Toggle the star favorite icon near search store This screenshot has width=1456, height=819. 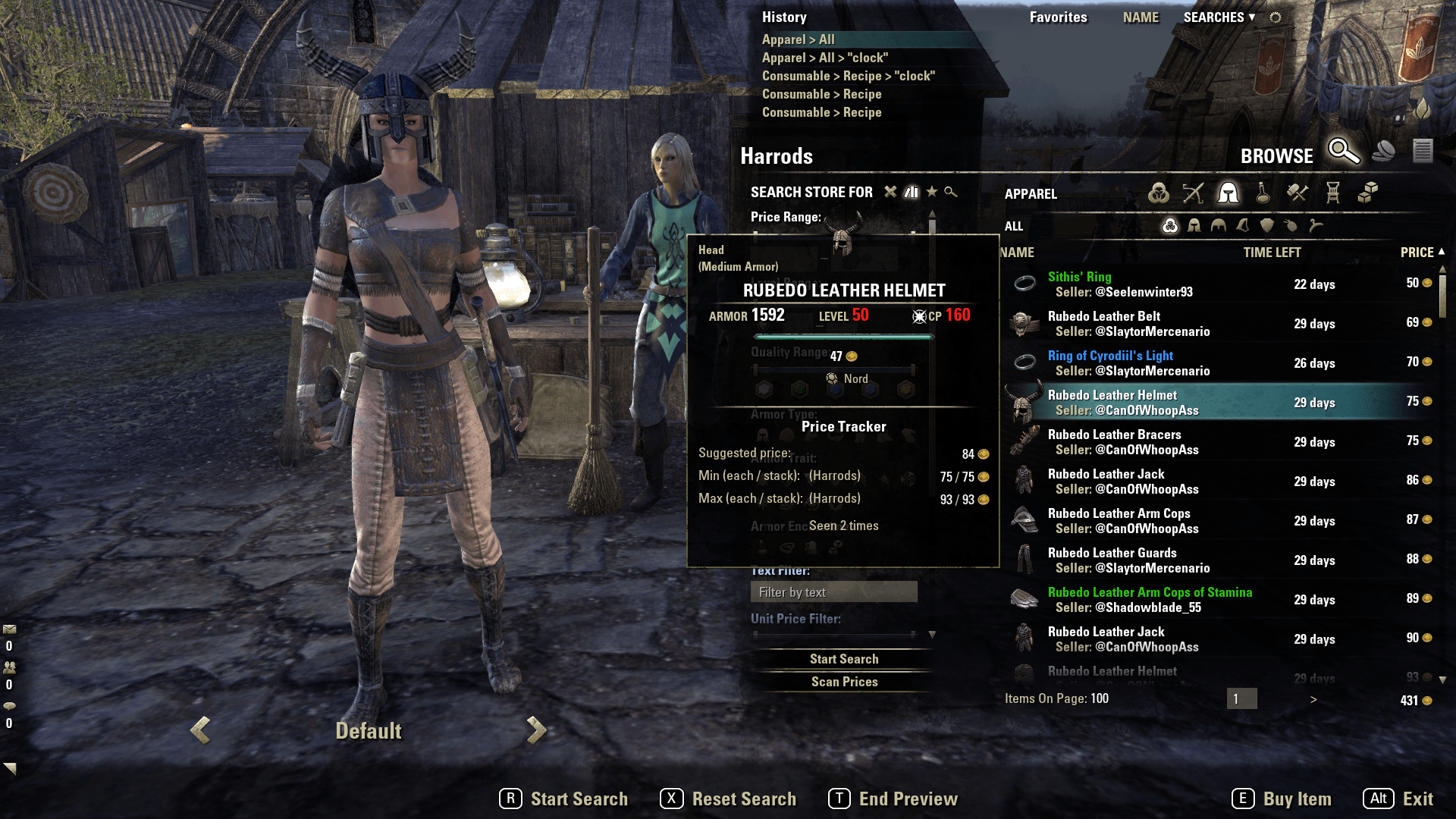(x=932, y=192)
